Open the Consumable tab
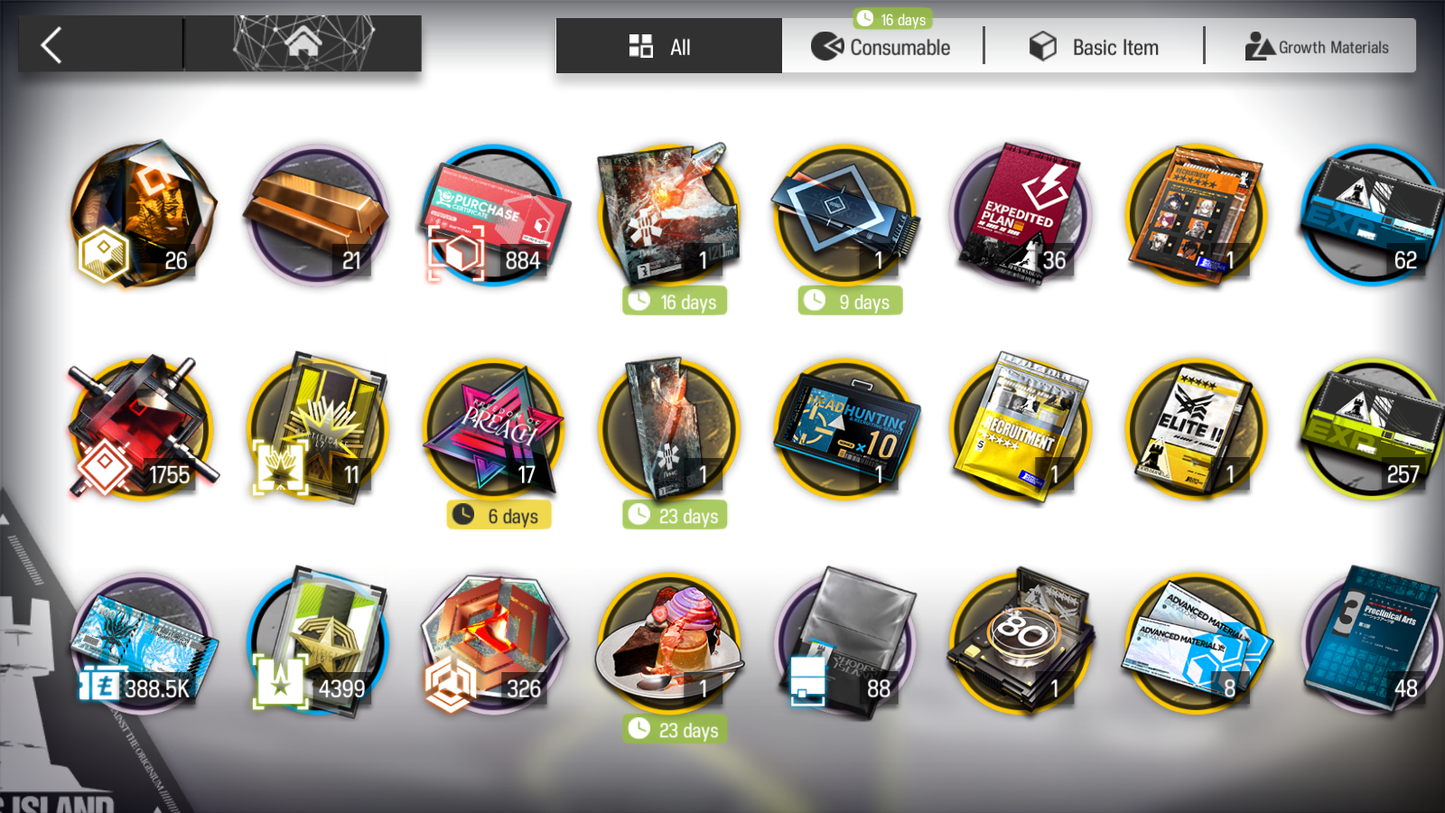1445x813 pixels. [x=882, y=47]
